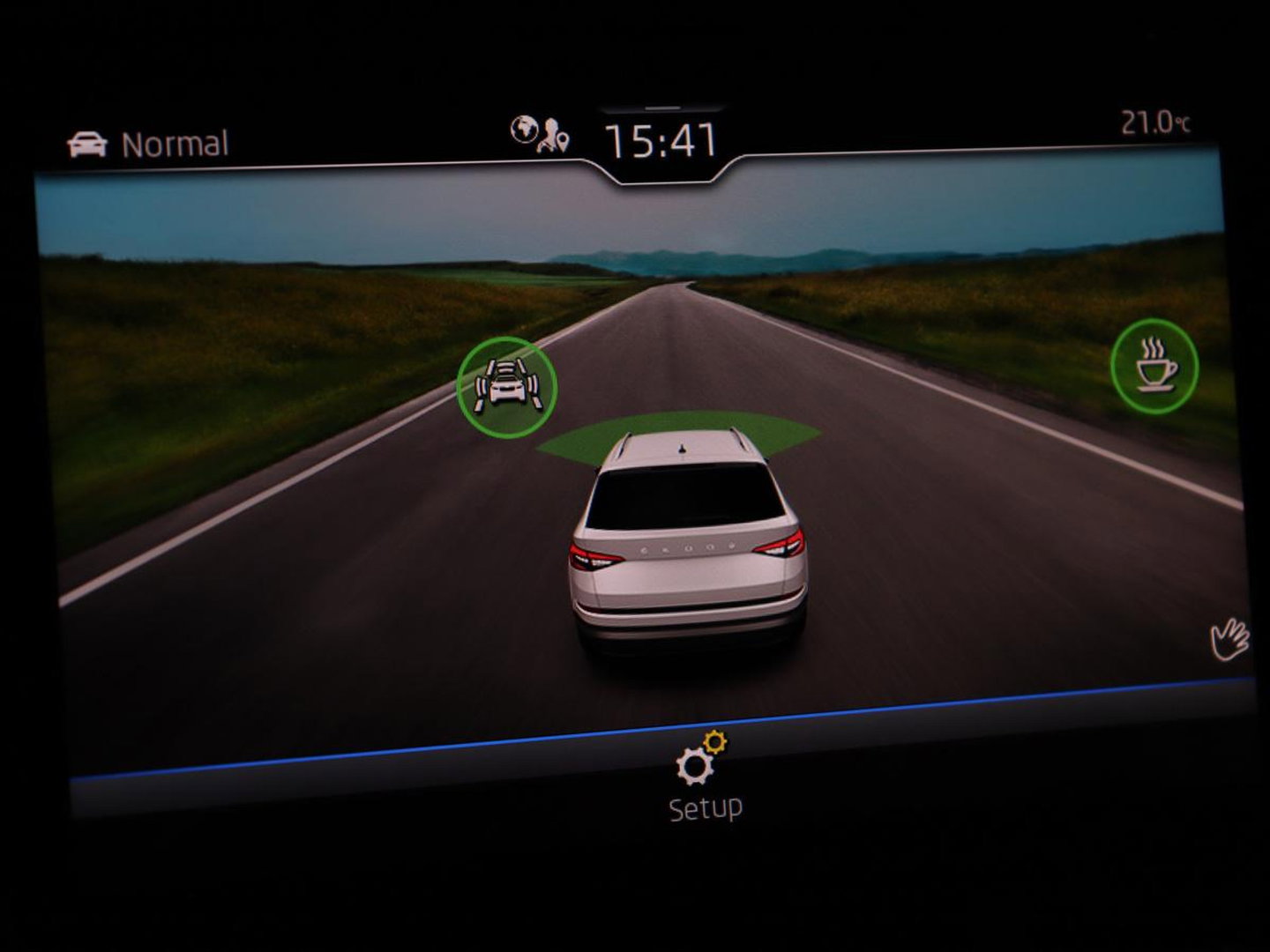Open the clock display options

(660, 138)
